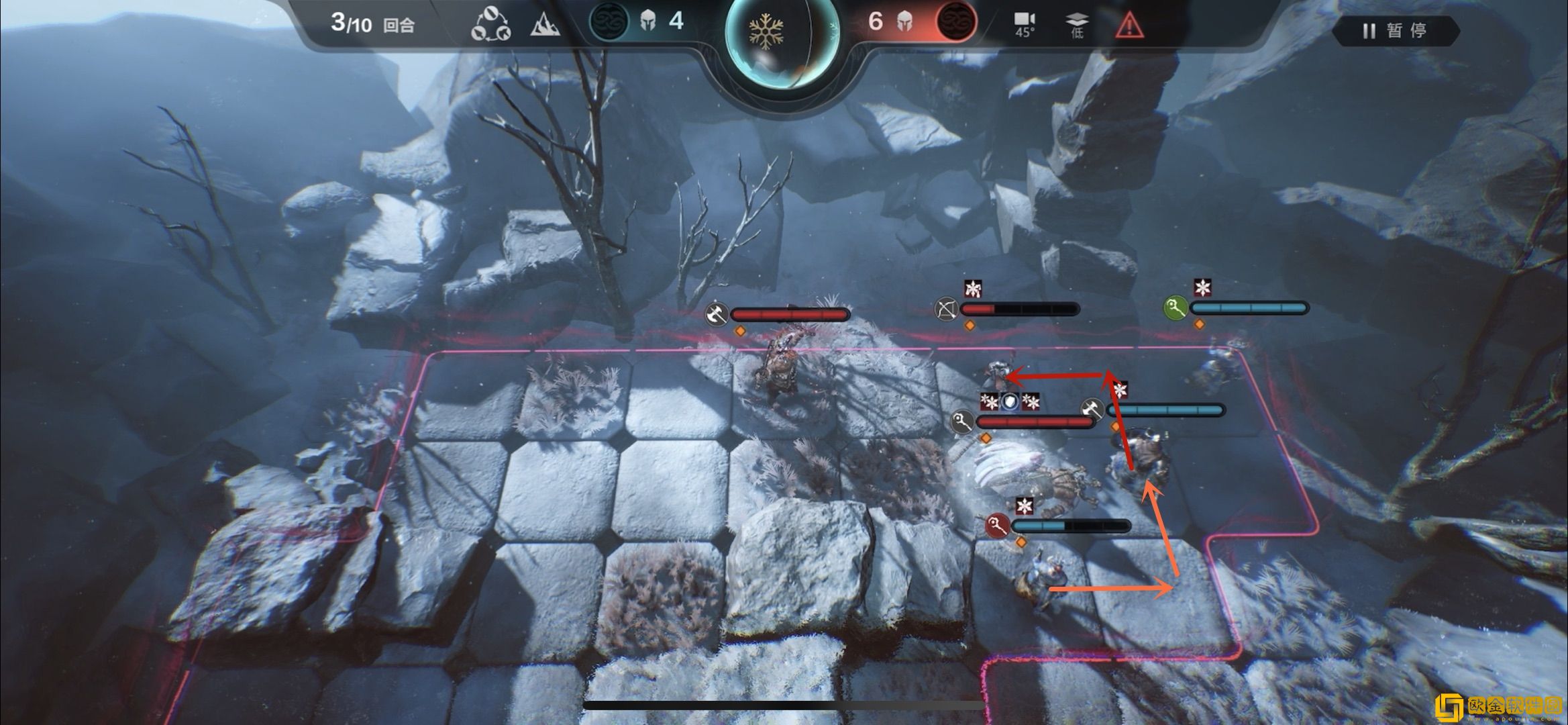Select the red team emblem

[955, 21]
